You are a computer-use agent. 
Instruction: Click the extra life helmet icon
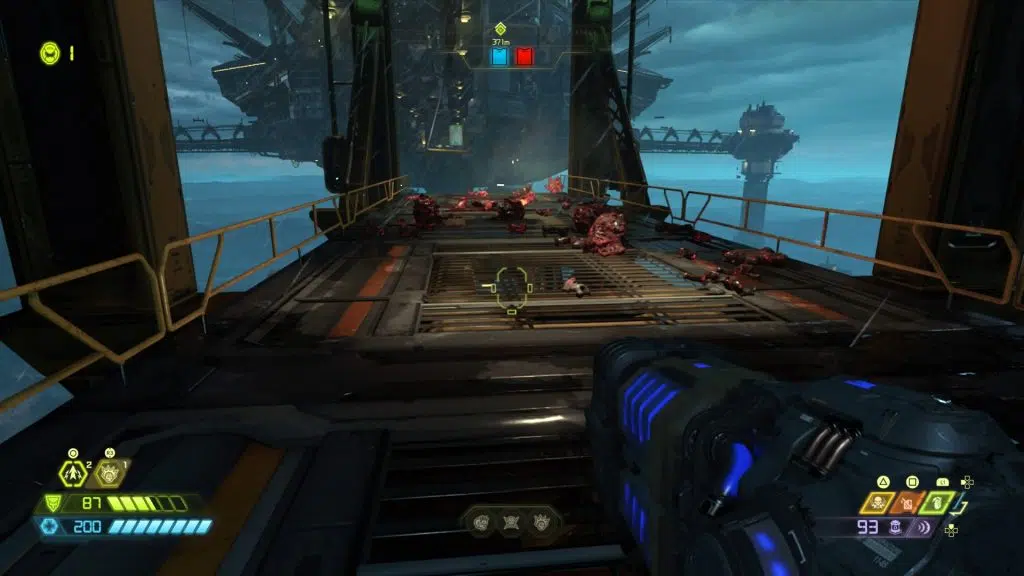tap(49, 53)
